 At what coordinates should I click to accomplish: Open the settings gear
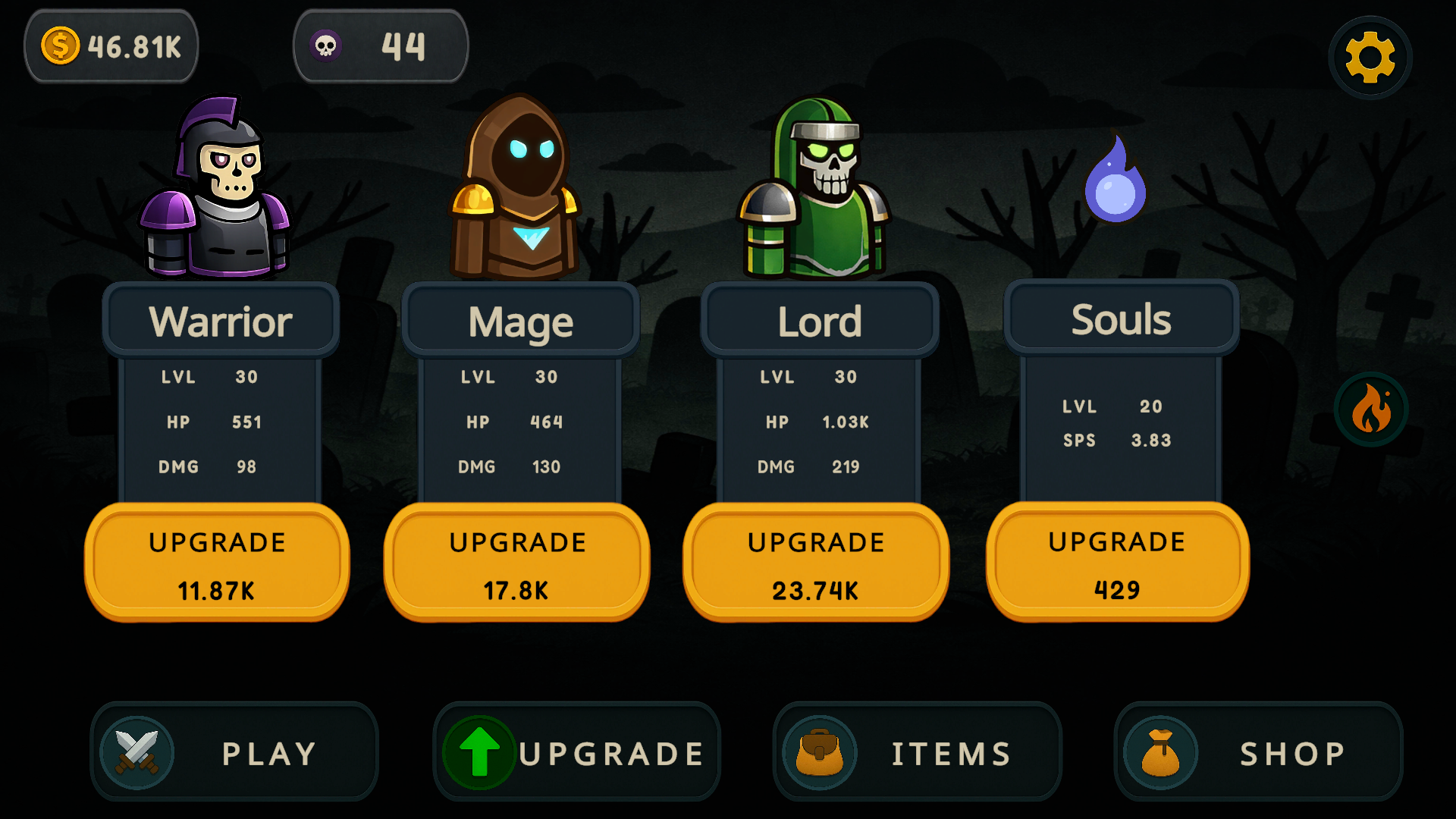point(1370,57)
